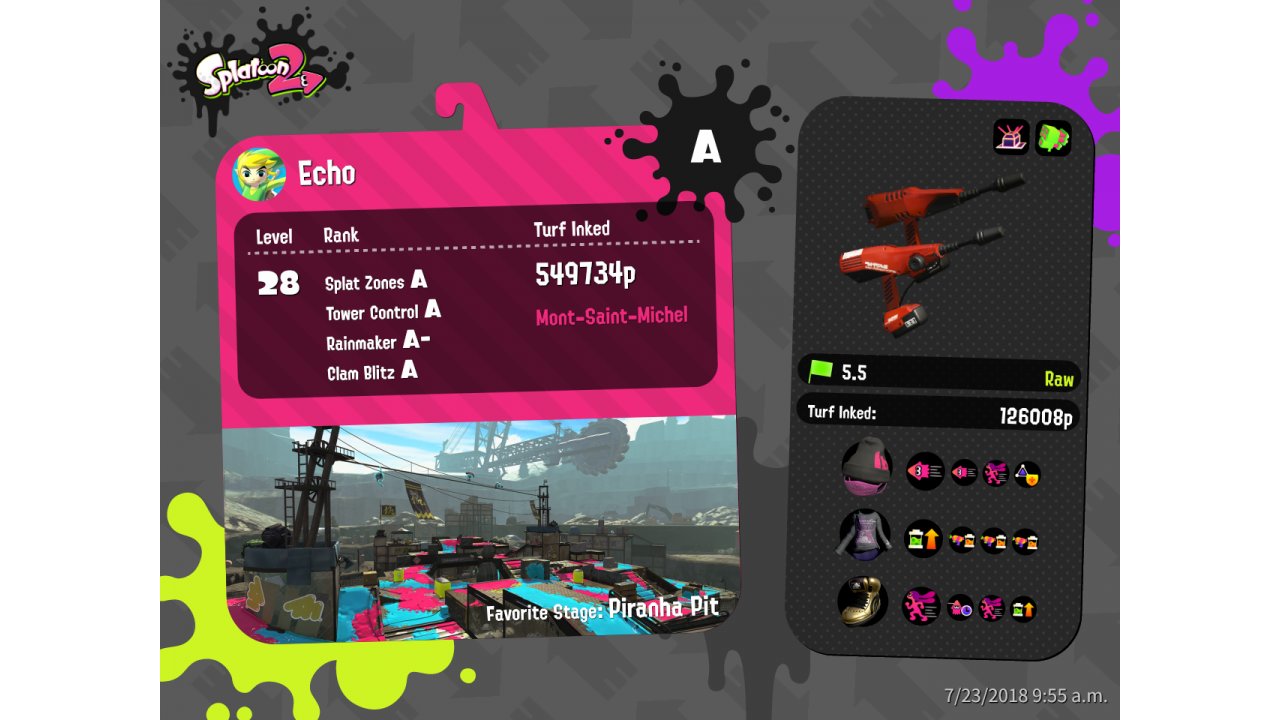Click the triangle-and-shield ability icon
Viewport: 1280px width, 720px height.
click(1027, 474)
